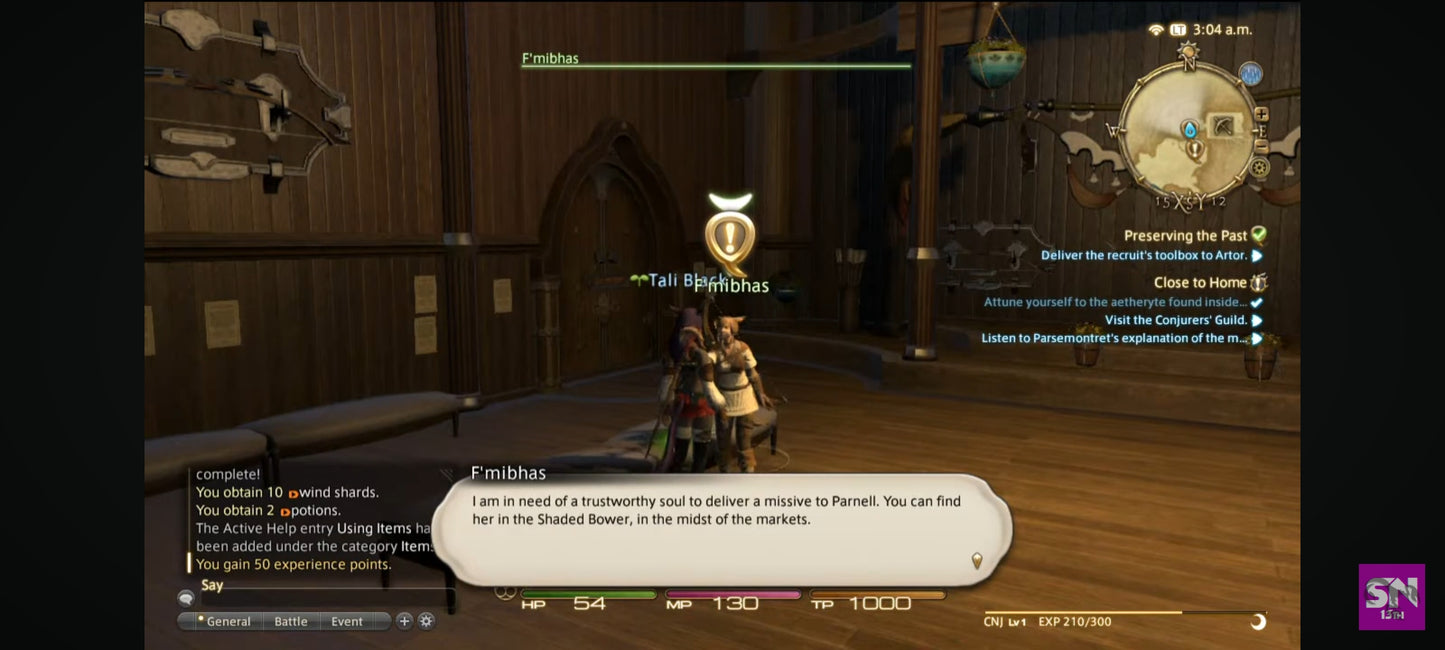Select the Close to Home quest
1445x650 pixels.
(1199, 283)
